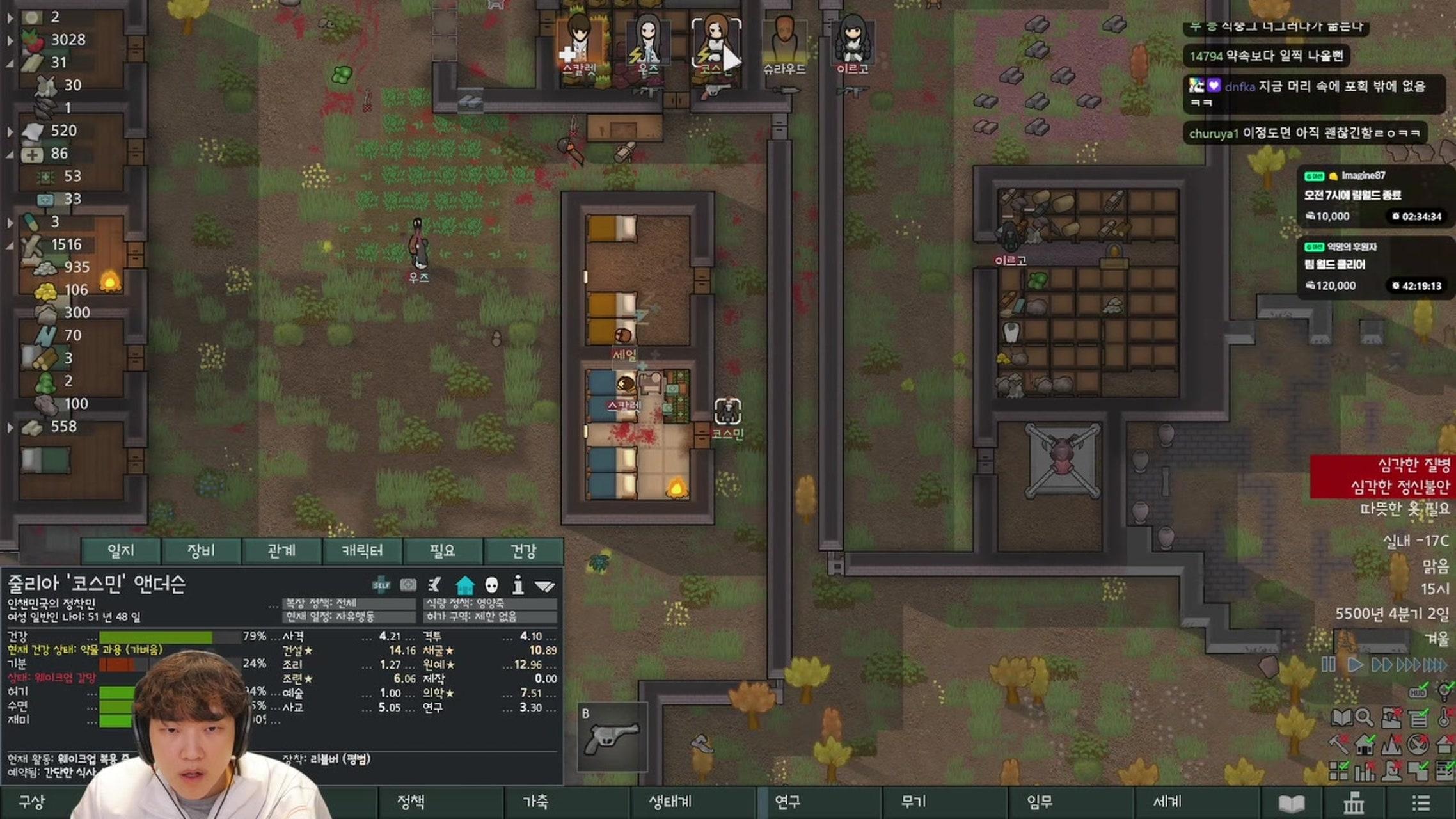Open the 심각한 질병 alert
This screenshot has height=819, width=1456.
pyautogui.click(x=1412, y=465)
